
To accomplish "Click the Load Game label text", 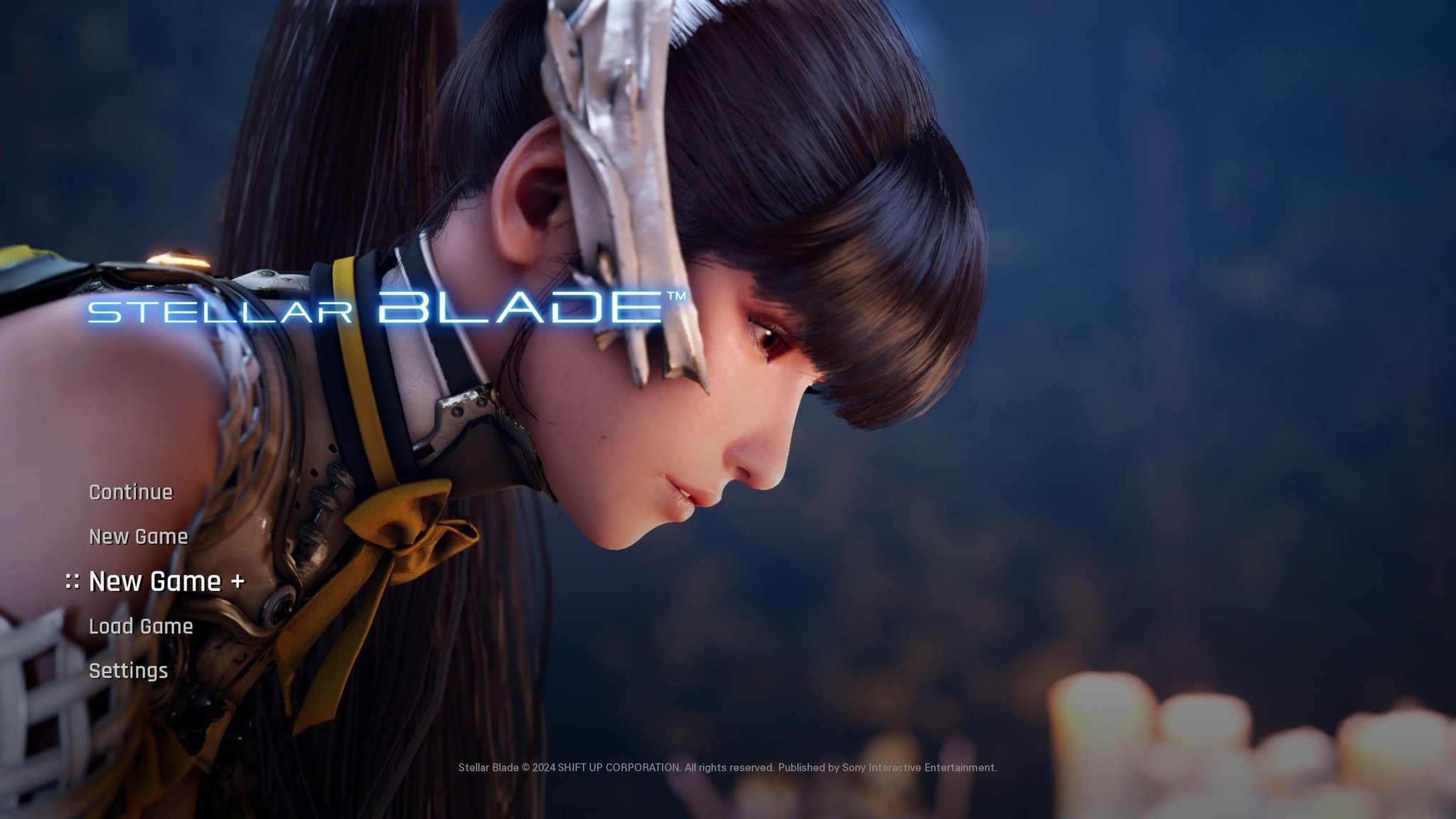I will point(140,626).
